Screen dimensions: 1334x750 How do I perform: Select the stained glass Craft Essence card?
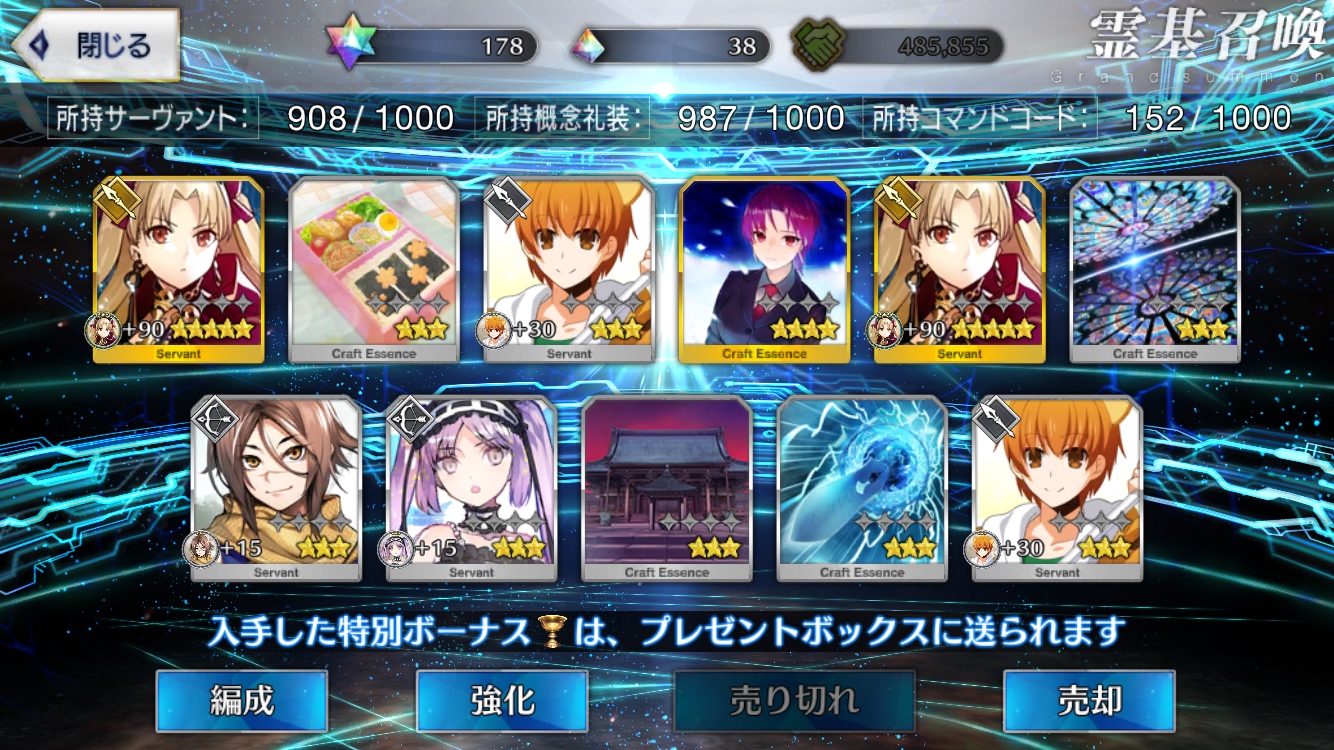tap(1155, 270)
